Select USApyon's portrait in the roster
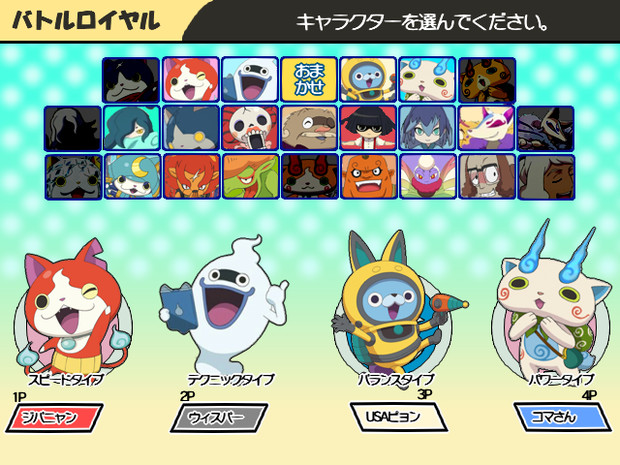Viewport: 620px width, 465px height. click(368, 79)
